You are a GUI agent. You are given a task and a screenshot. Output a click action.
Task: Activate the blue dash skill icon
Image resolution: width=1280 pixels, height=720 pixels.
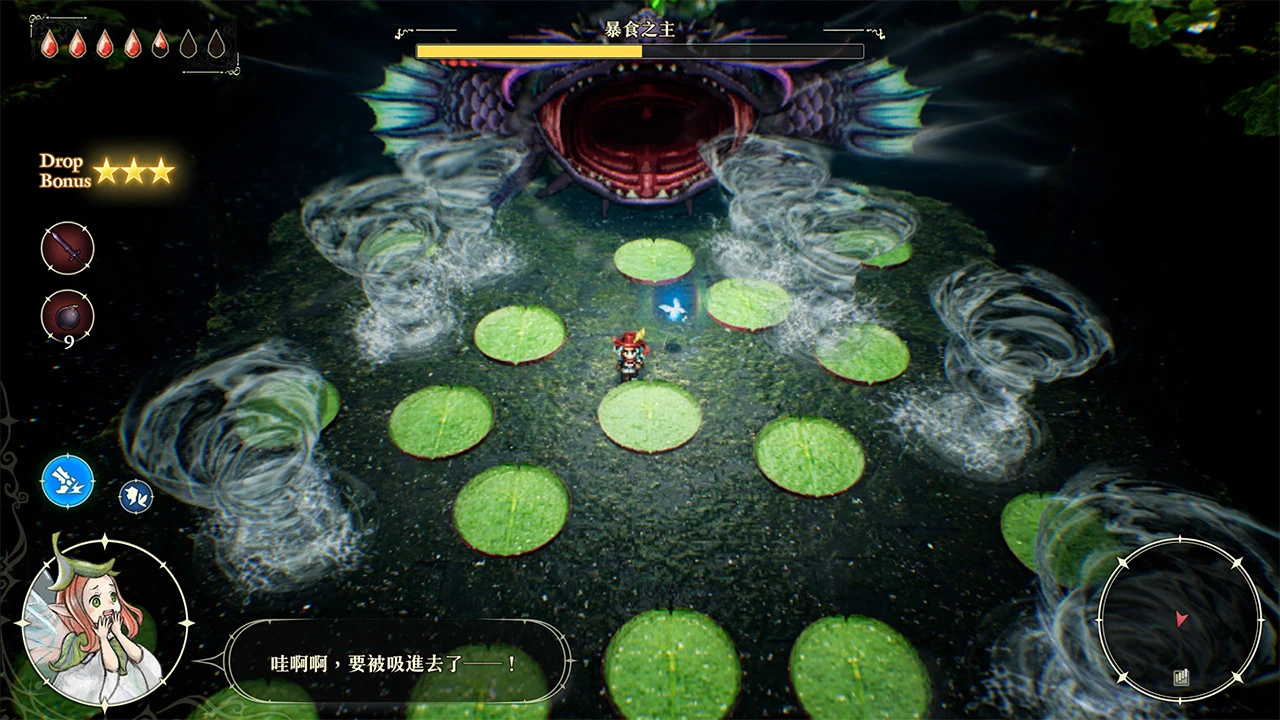pyautogui.click(x=68, y=480)
